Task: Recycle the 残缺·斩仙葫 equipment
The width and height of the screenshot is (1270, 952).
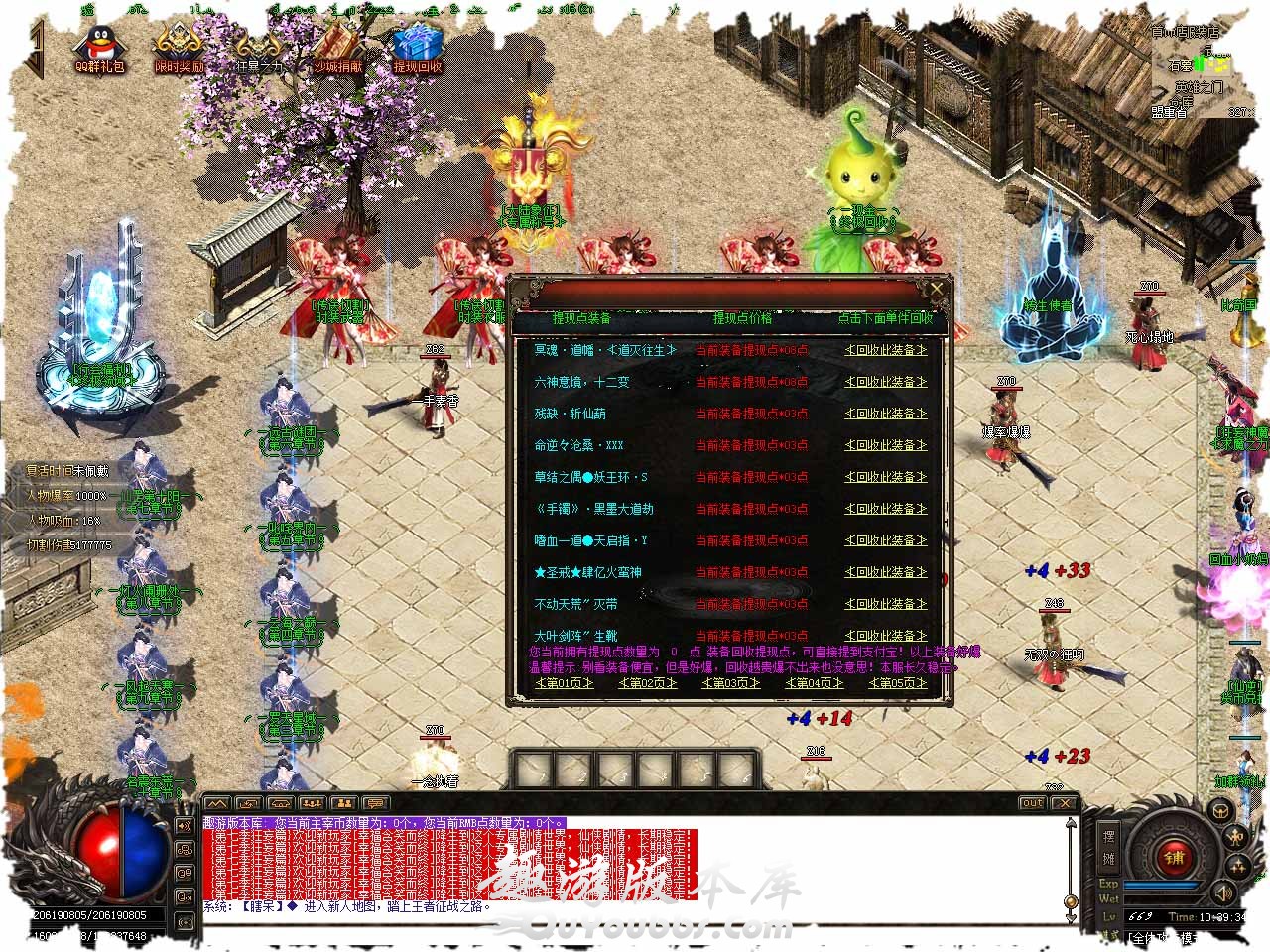Action: coord(885,414)
